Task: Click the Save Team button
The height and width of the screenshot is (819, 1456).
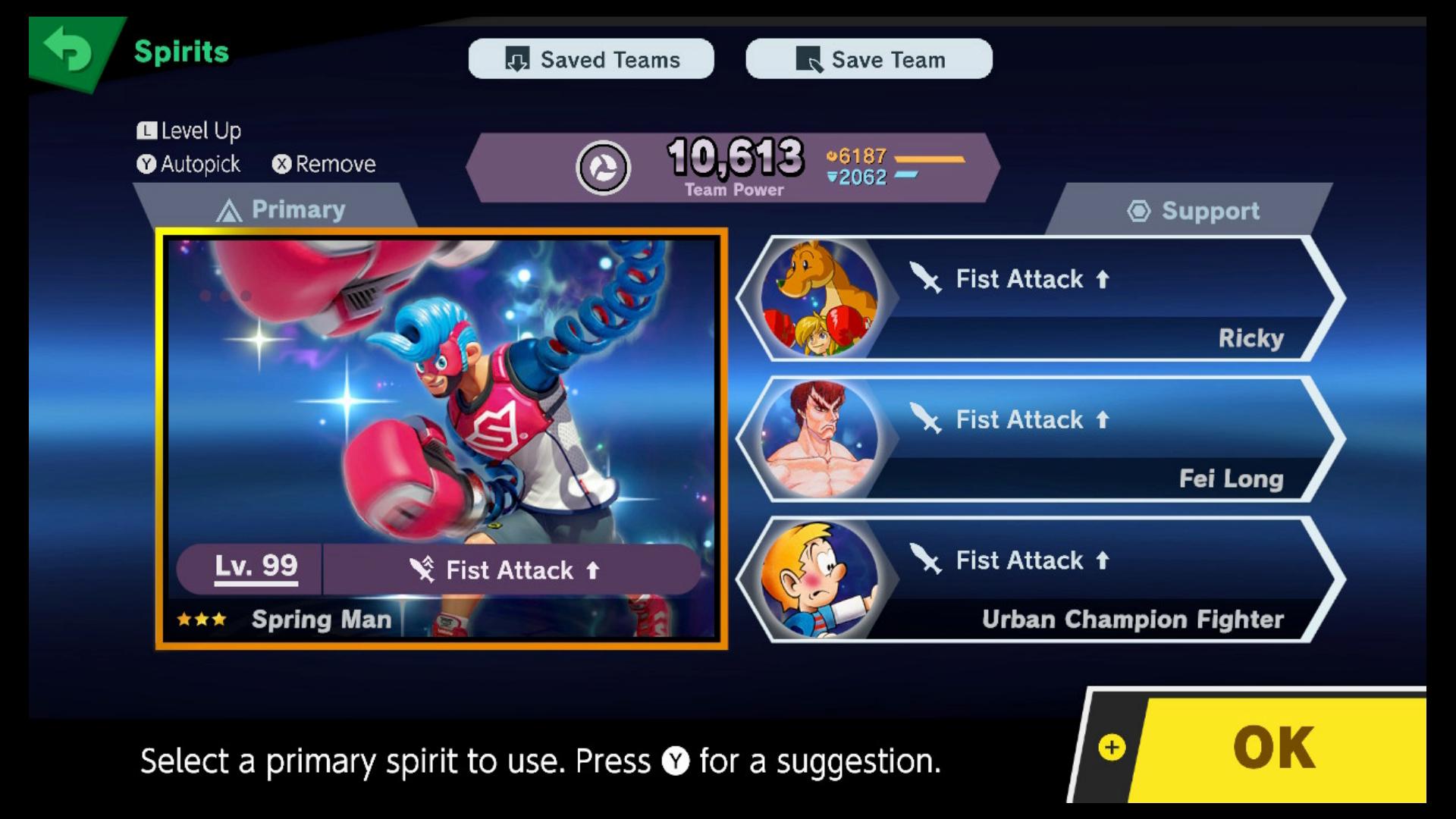Action: (869, 59)
